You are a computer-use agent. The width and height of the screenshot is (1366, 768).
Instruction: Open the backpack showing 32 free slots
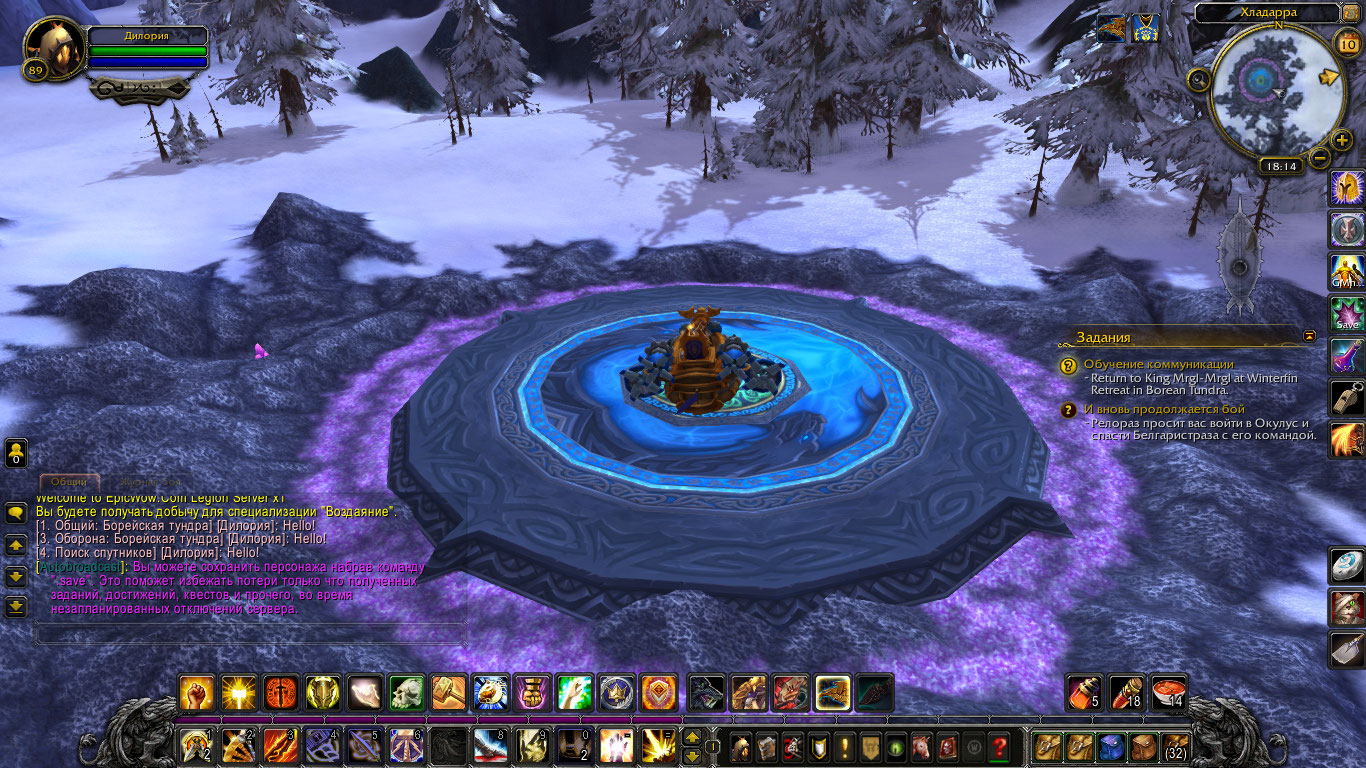click(1175, 746)
